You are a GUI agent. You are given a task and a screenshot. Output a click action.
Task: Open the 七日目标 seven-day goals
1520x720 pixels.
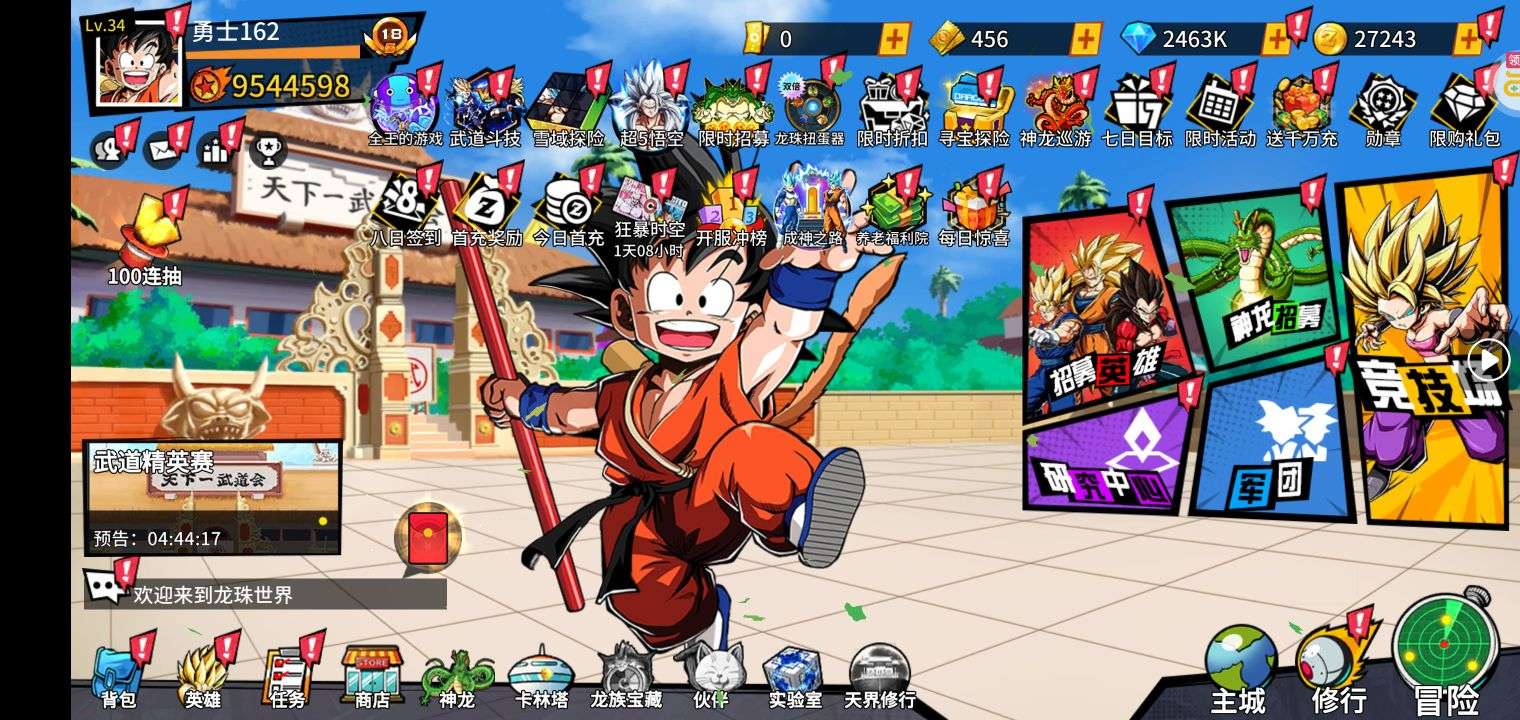tap(1137, 110)
